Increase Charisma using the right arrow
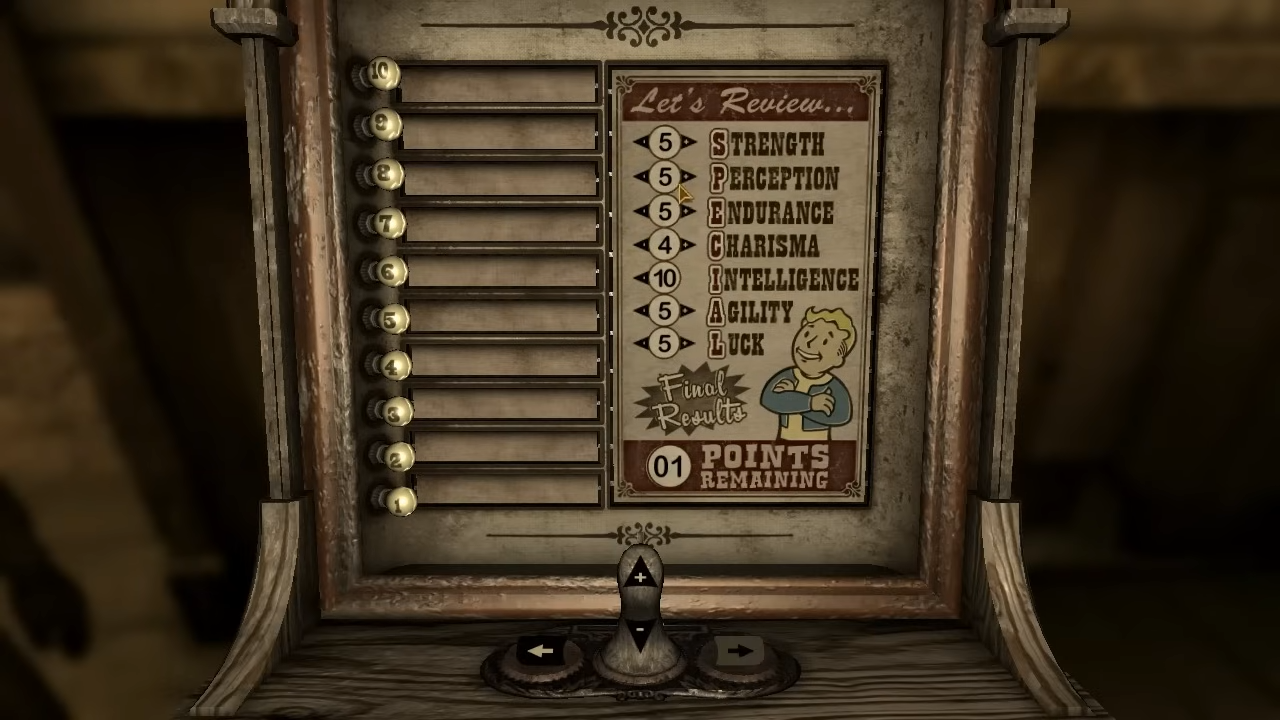Screen dimensions: 1280x720 point(690,245)
